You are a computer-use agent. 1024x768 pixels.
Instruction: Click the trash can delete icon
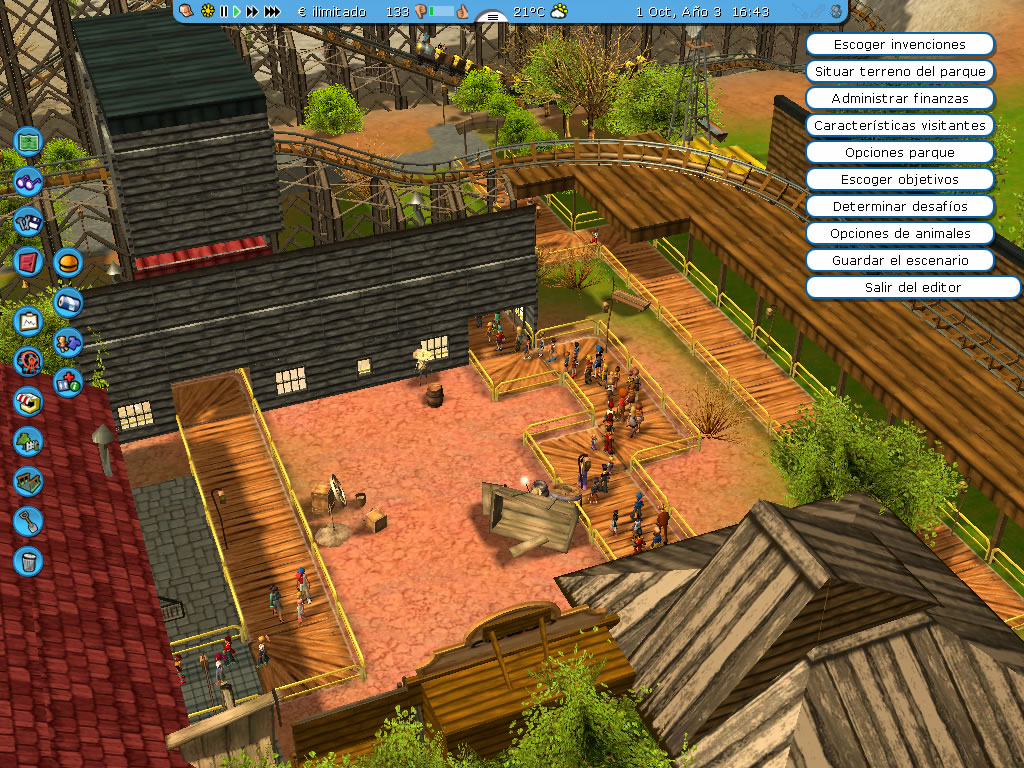click(28, 560)
